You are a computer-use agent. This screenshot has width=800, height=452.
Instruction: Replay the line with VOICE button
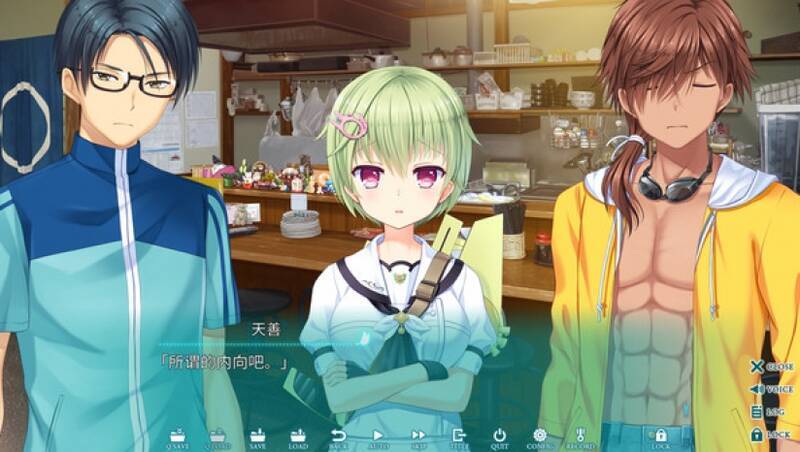tap(771, 389)
